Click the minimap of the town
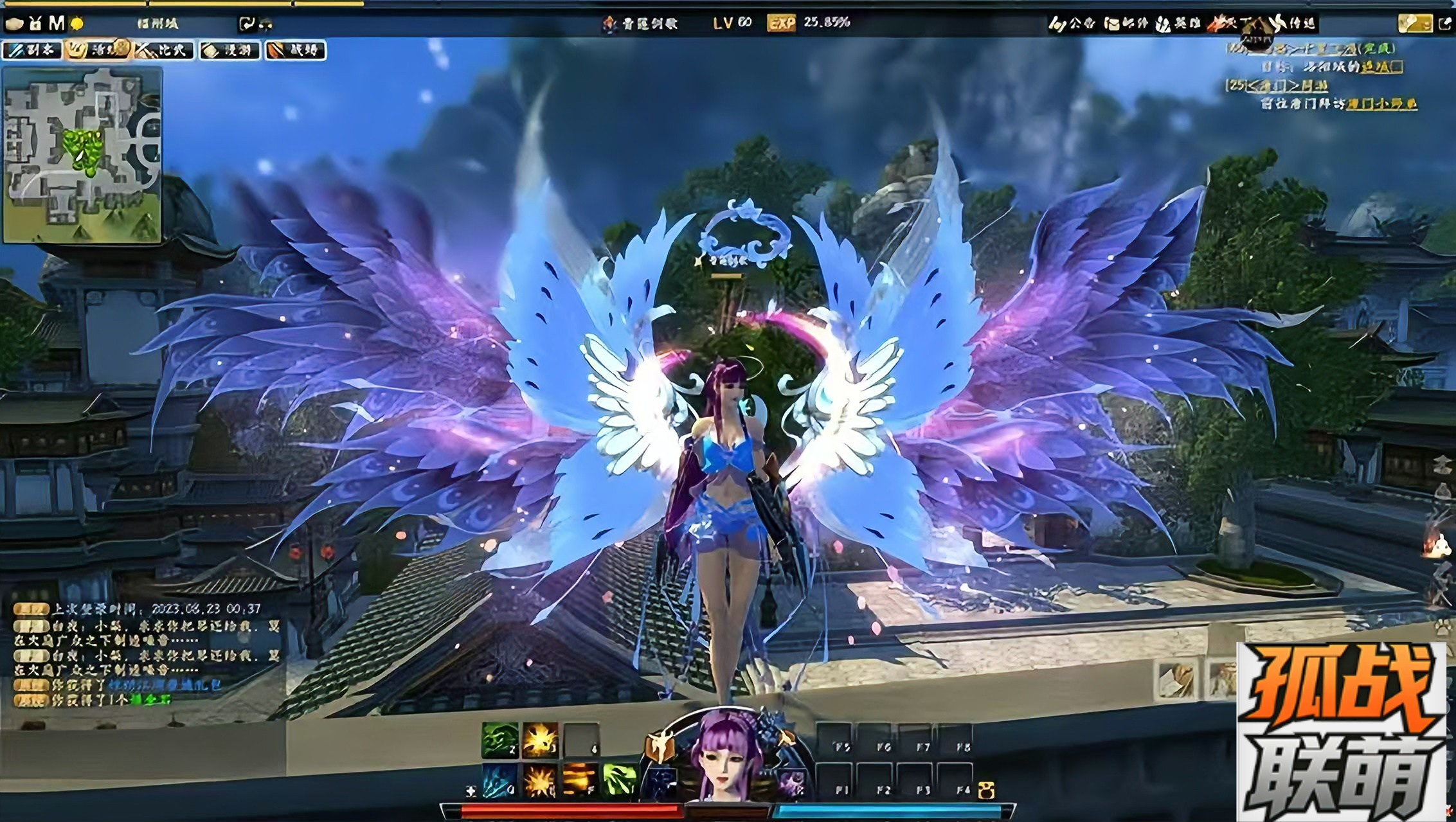 [82, 154]
